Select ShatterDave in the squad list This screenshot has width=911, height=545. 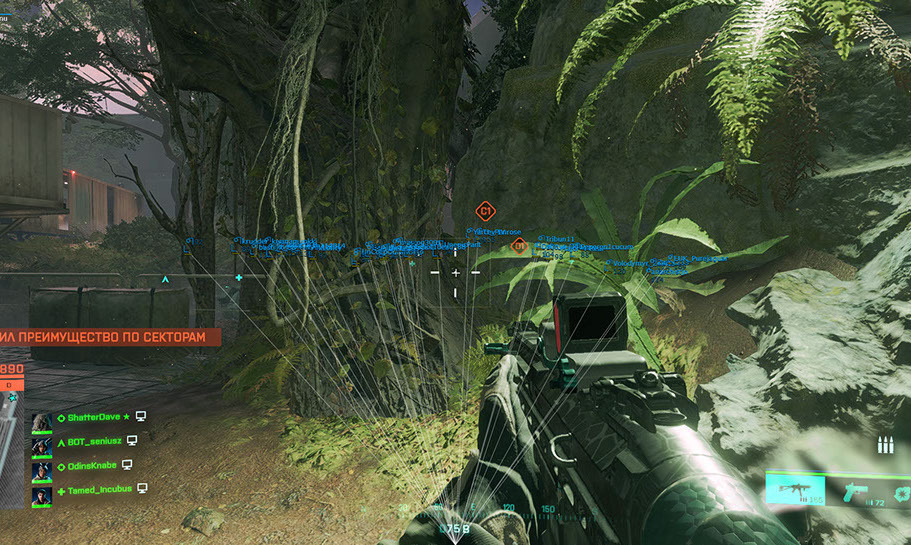90,416
